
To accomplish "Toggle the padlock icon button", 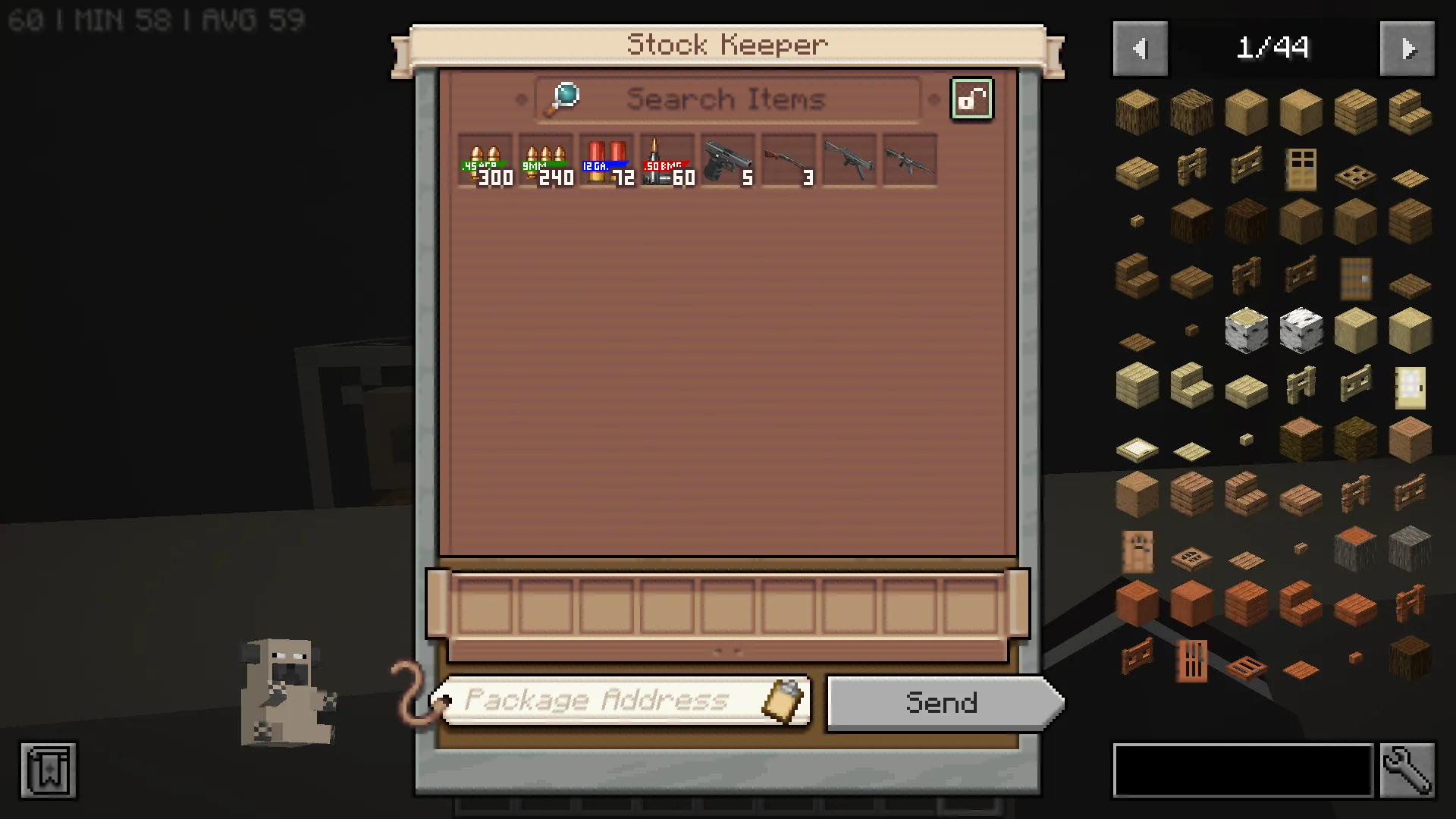I will [x=971, y=99].
